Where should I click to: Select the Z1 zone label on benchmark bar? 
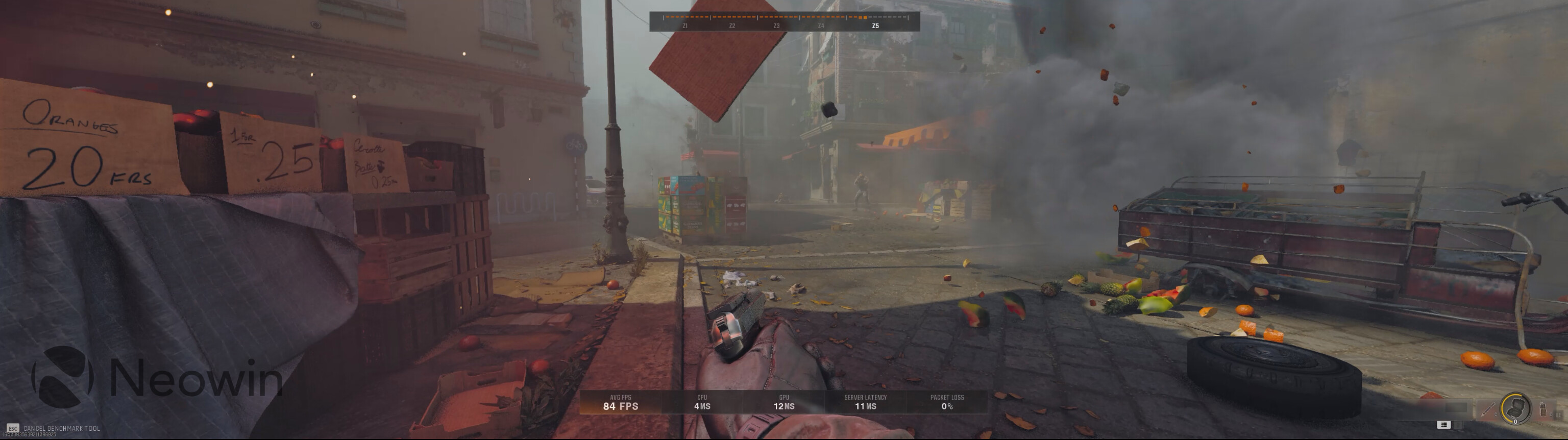[685, 26]
